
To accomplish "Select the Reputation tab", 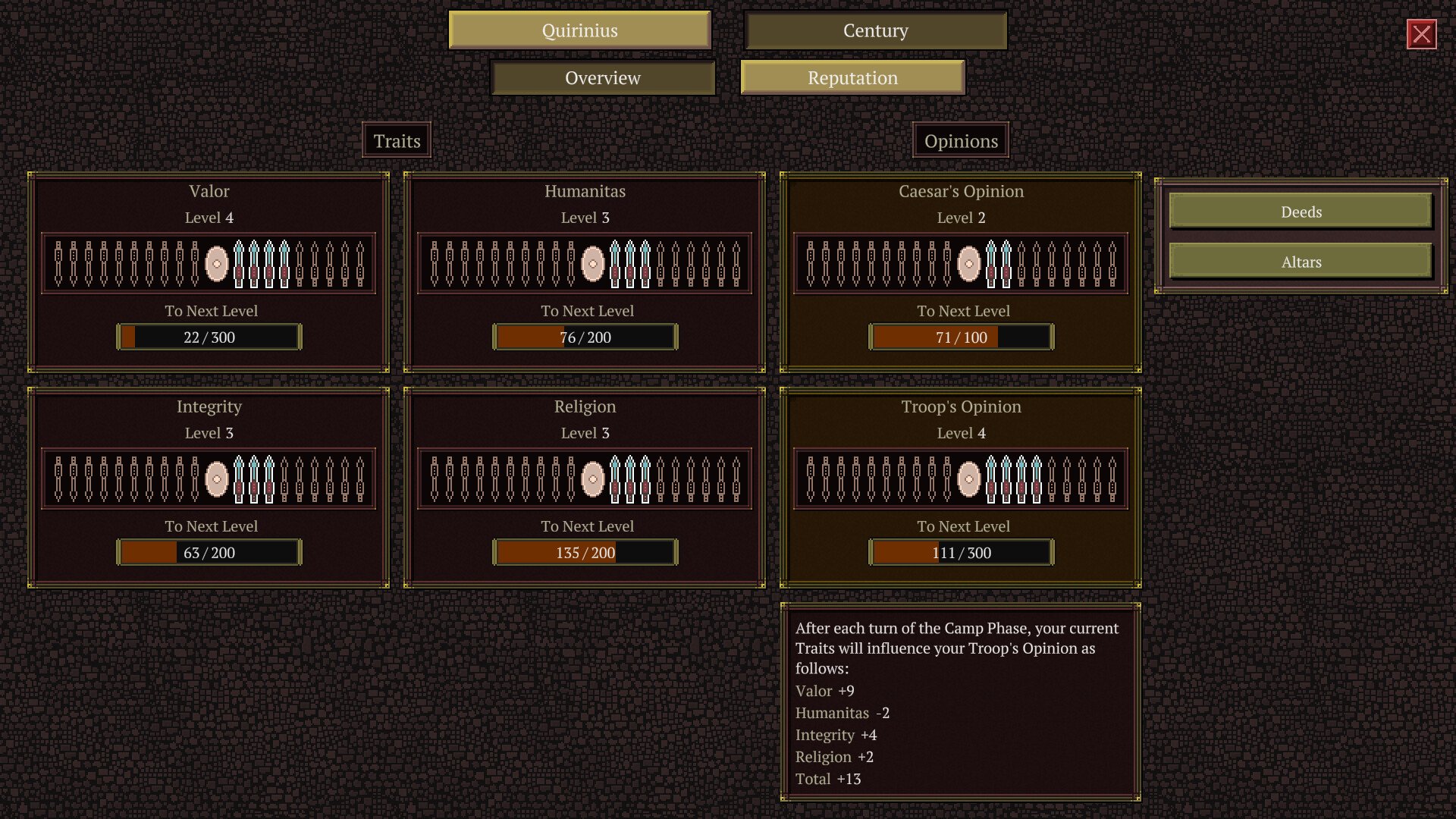I will click(852, 77).
